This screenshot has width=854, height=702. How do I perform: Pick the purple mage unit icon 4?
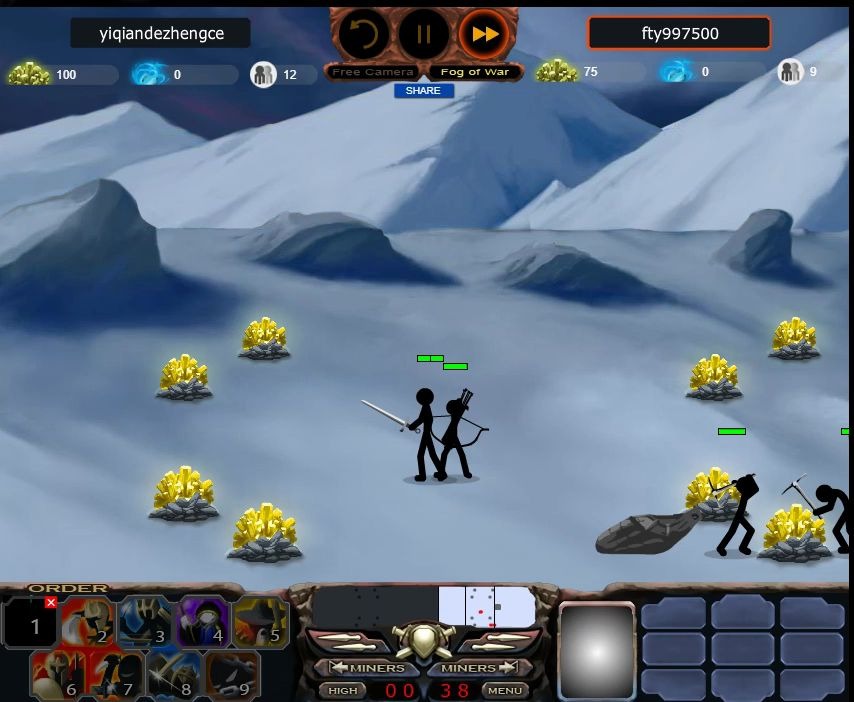204,624
